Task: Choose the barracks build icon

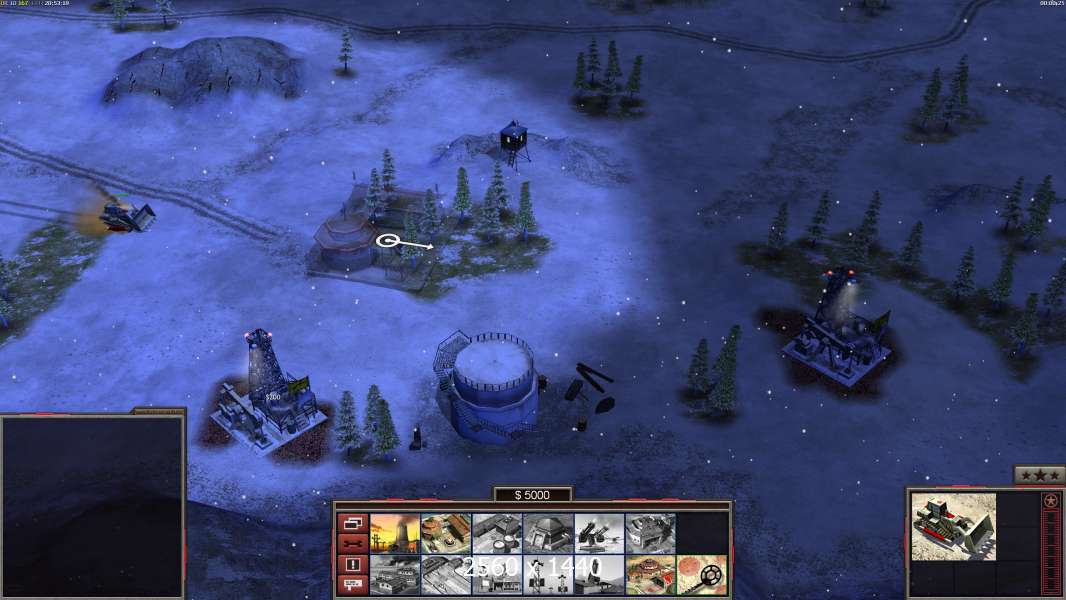Action: pos(446,533)
